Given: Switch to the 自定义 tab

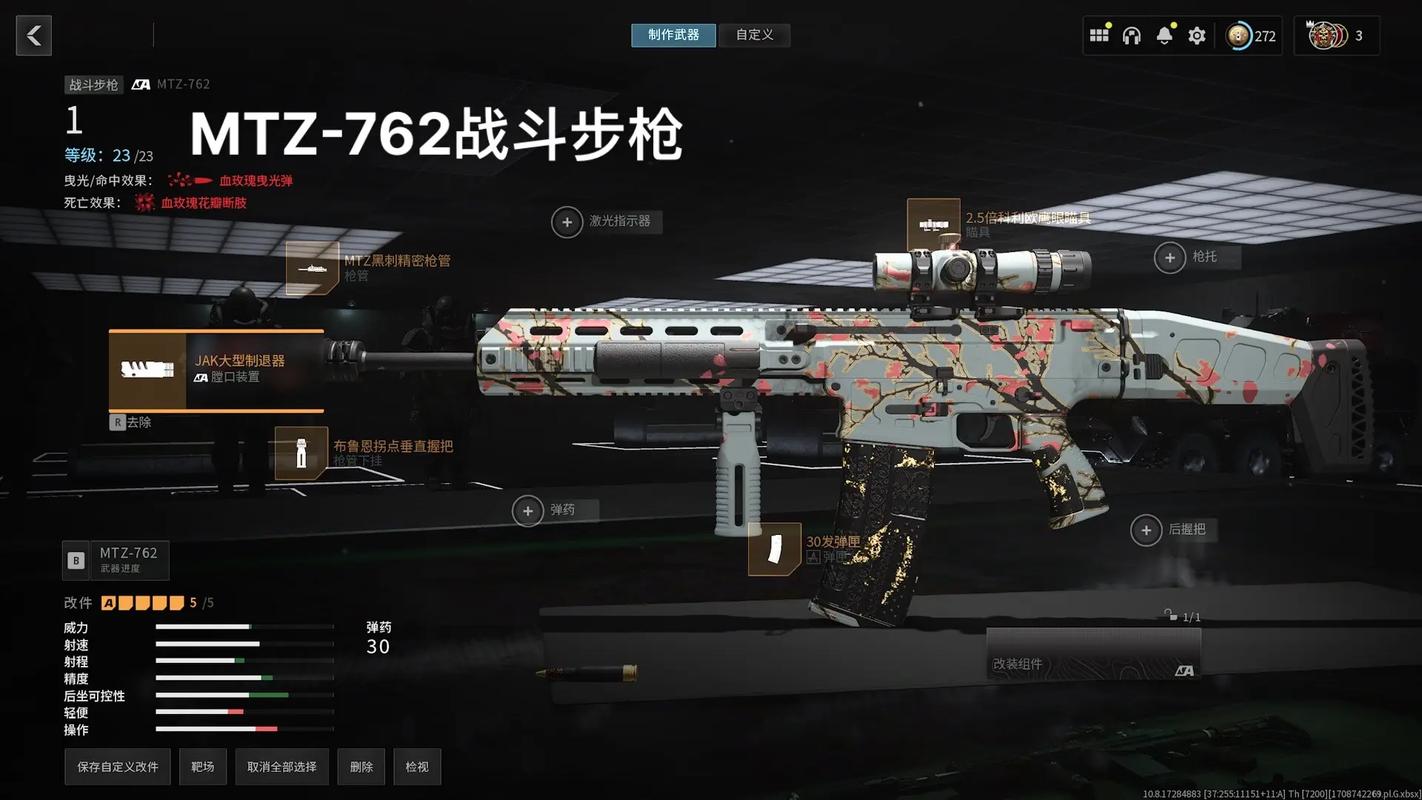Looking at the screenshot, I should coord(754,34).
